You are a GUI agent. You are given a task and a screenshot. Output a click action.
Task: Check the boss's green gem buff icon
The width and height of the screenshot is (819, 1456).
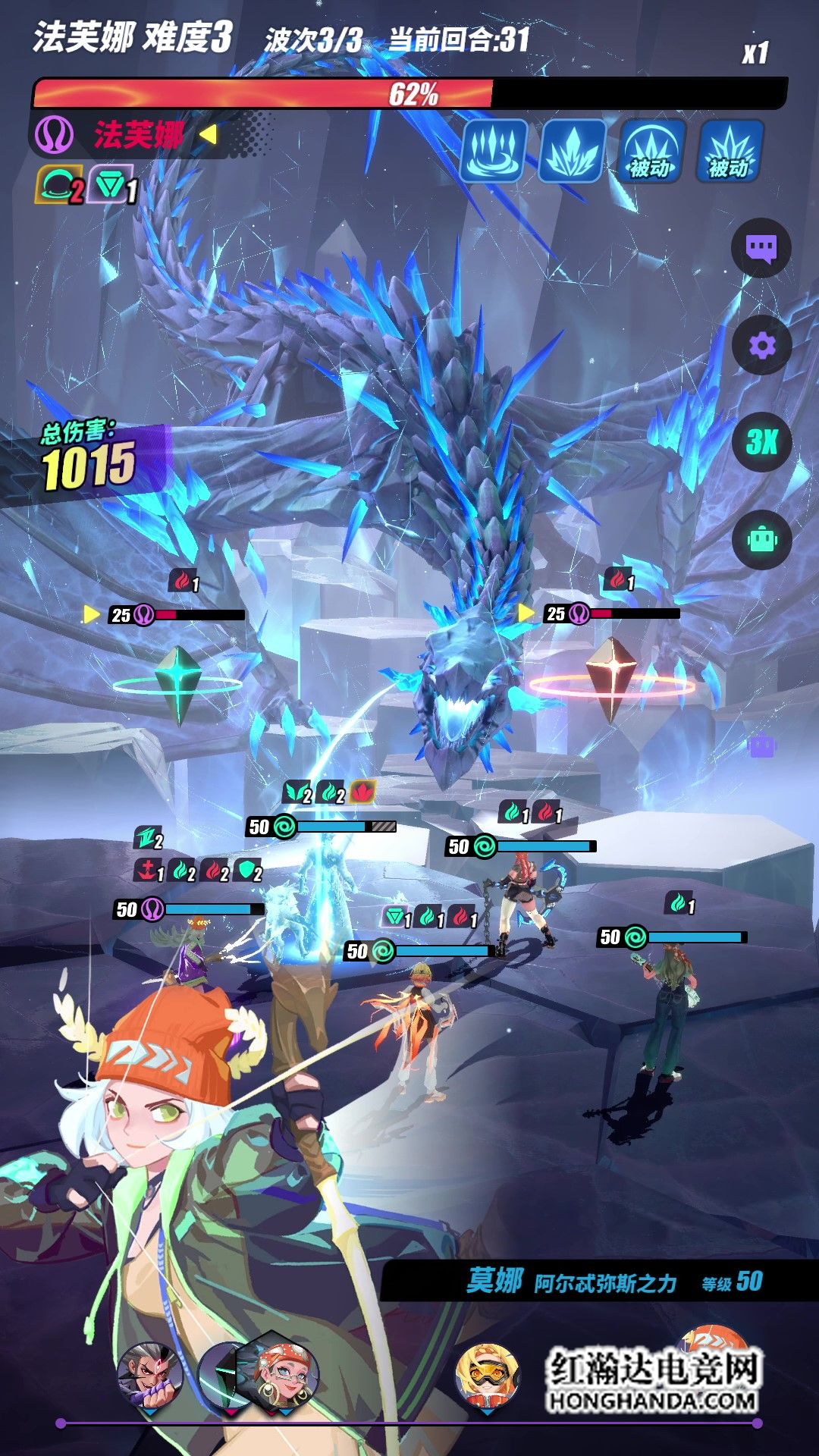coord(111,186)
